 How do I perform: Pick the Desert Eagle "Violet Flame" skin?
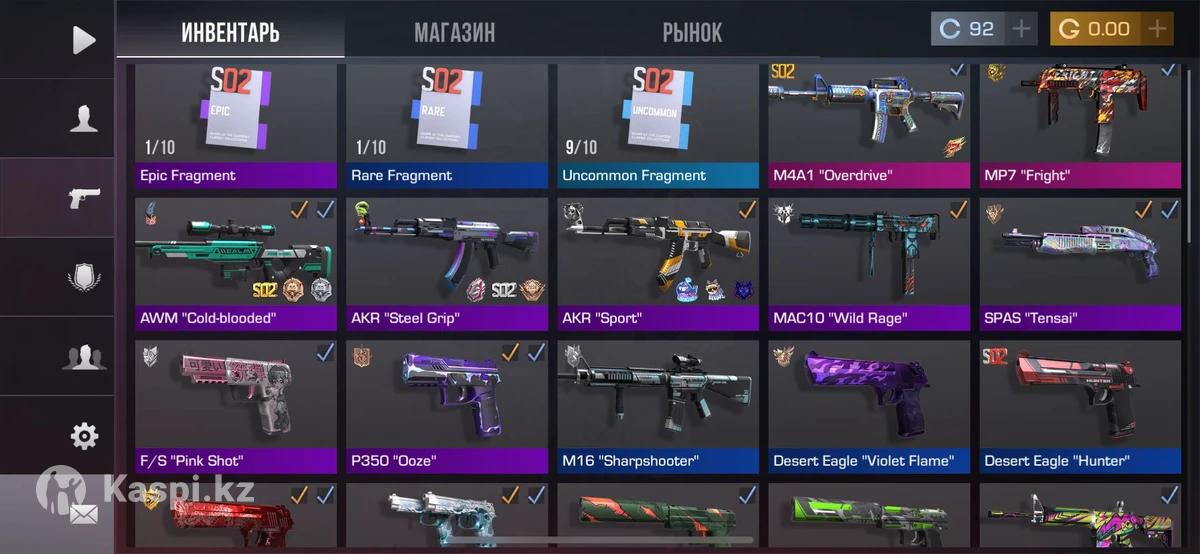[x=869, y=406]
